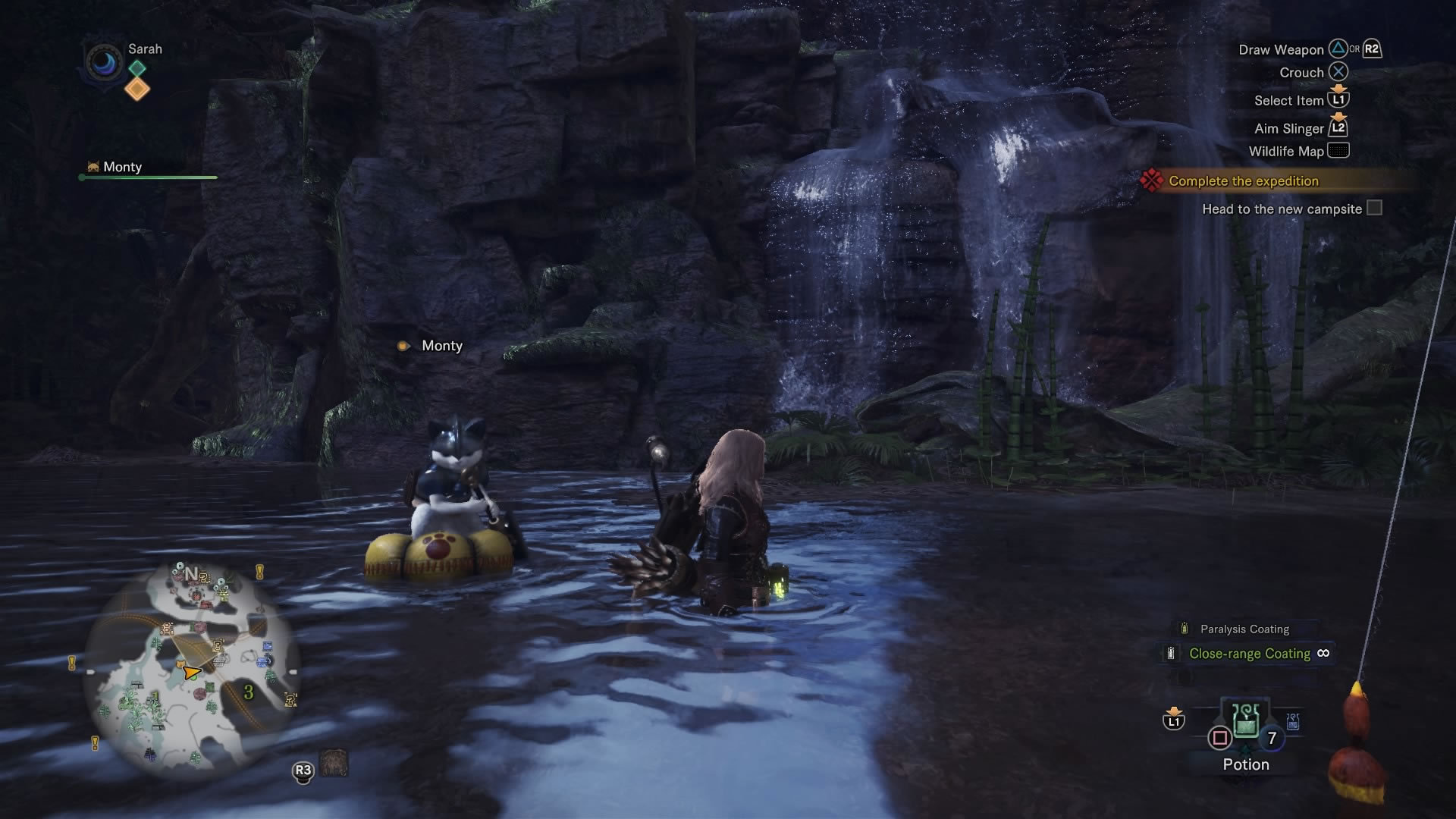Viewport: 1456px width, 819px height.
Task: Select the Monty palico status entry
Action: pyautogui.click(x=121, y=168)
